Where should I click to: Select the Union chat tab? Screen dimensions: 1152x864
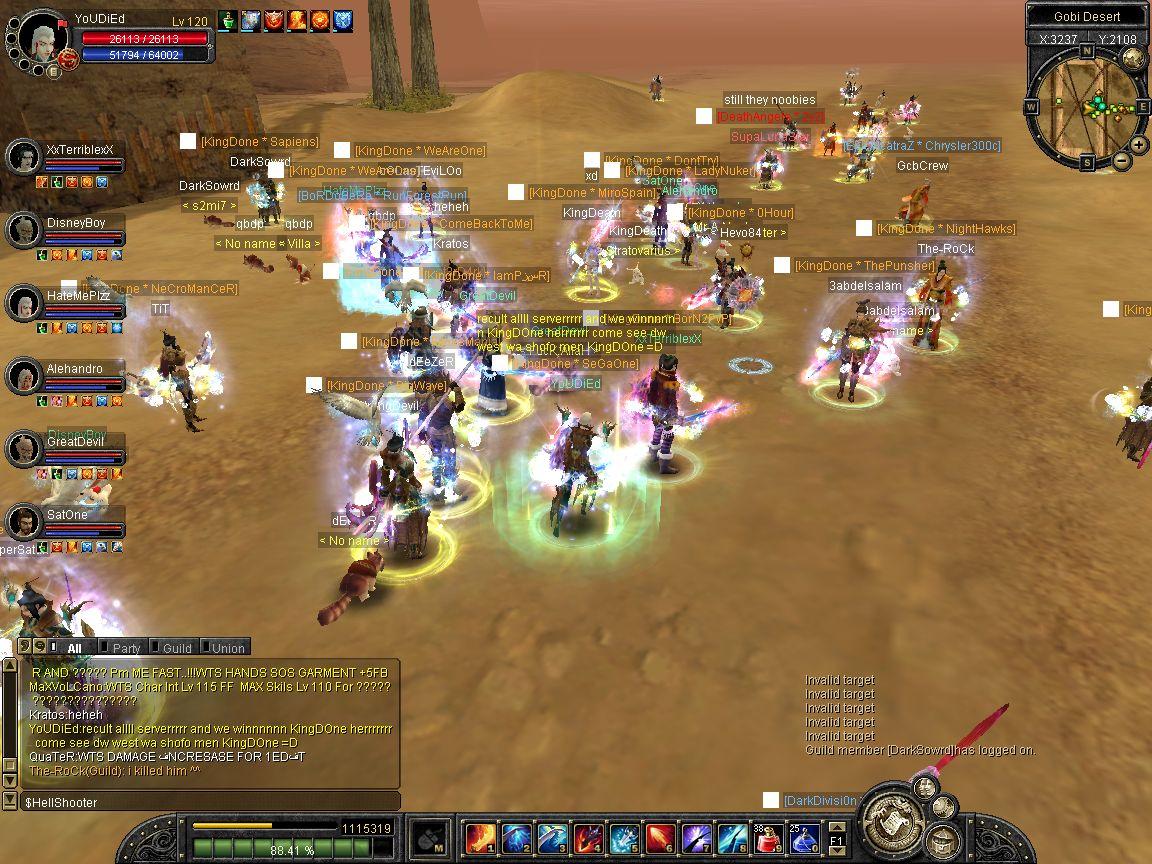(x=225, y=648)
